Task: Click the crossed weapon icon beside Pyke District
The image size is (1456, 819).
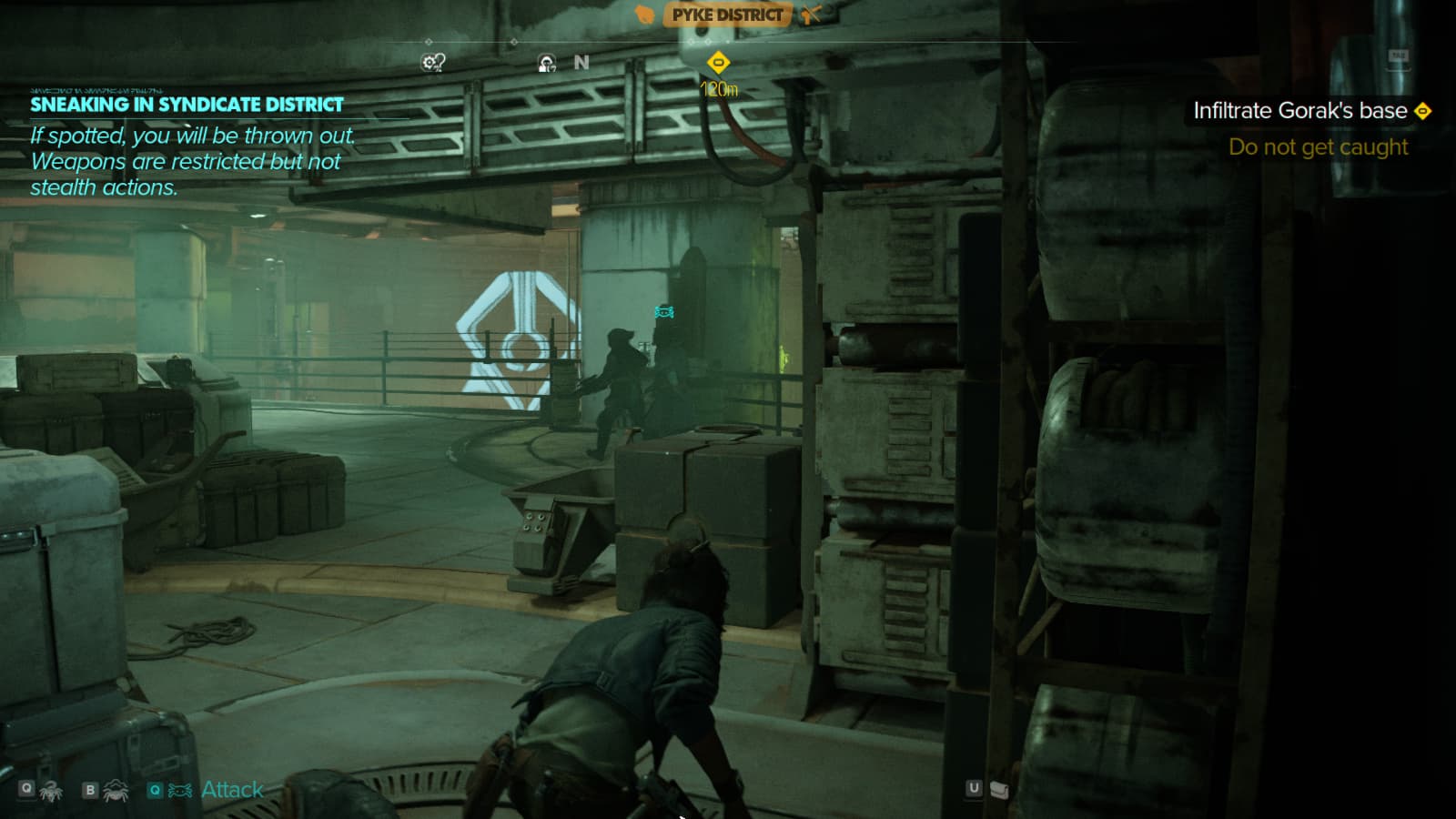Action: pos(810,15)
